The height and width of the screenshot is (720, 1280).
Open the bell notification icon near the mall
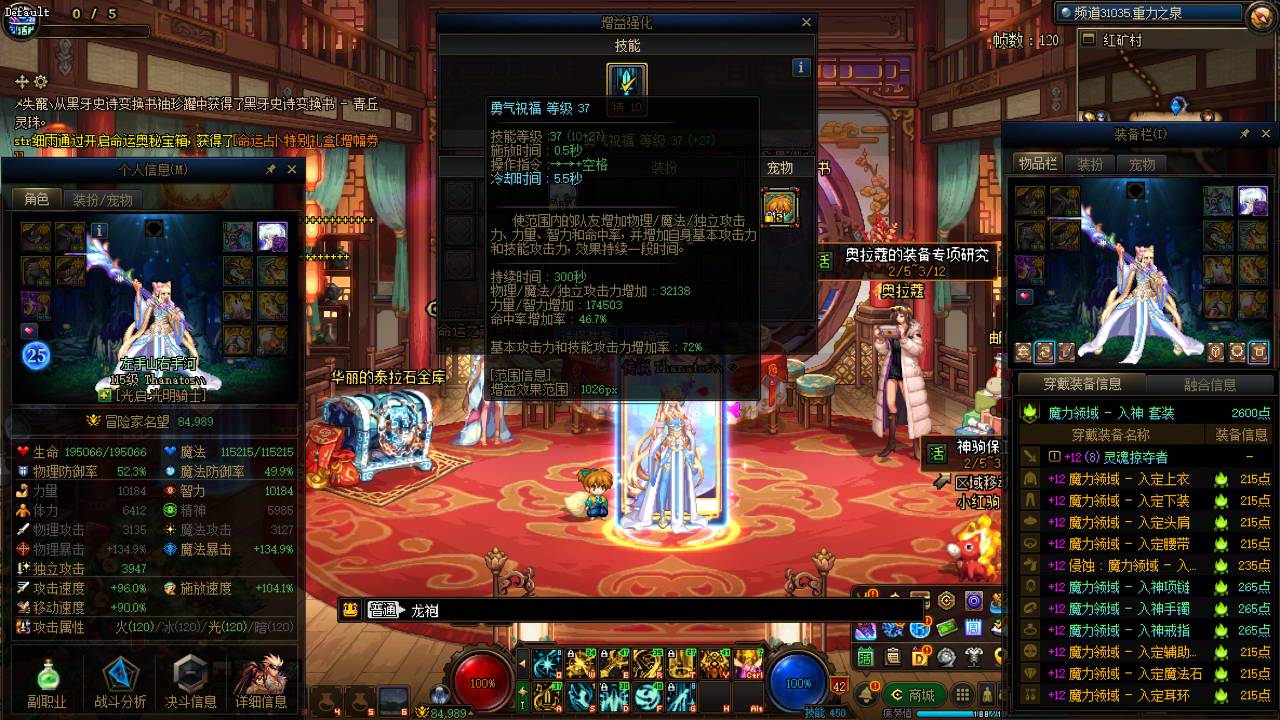866,693
